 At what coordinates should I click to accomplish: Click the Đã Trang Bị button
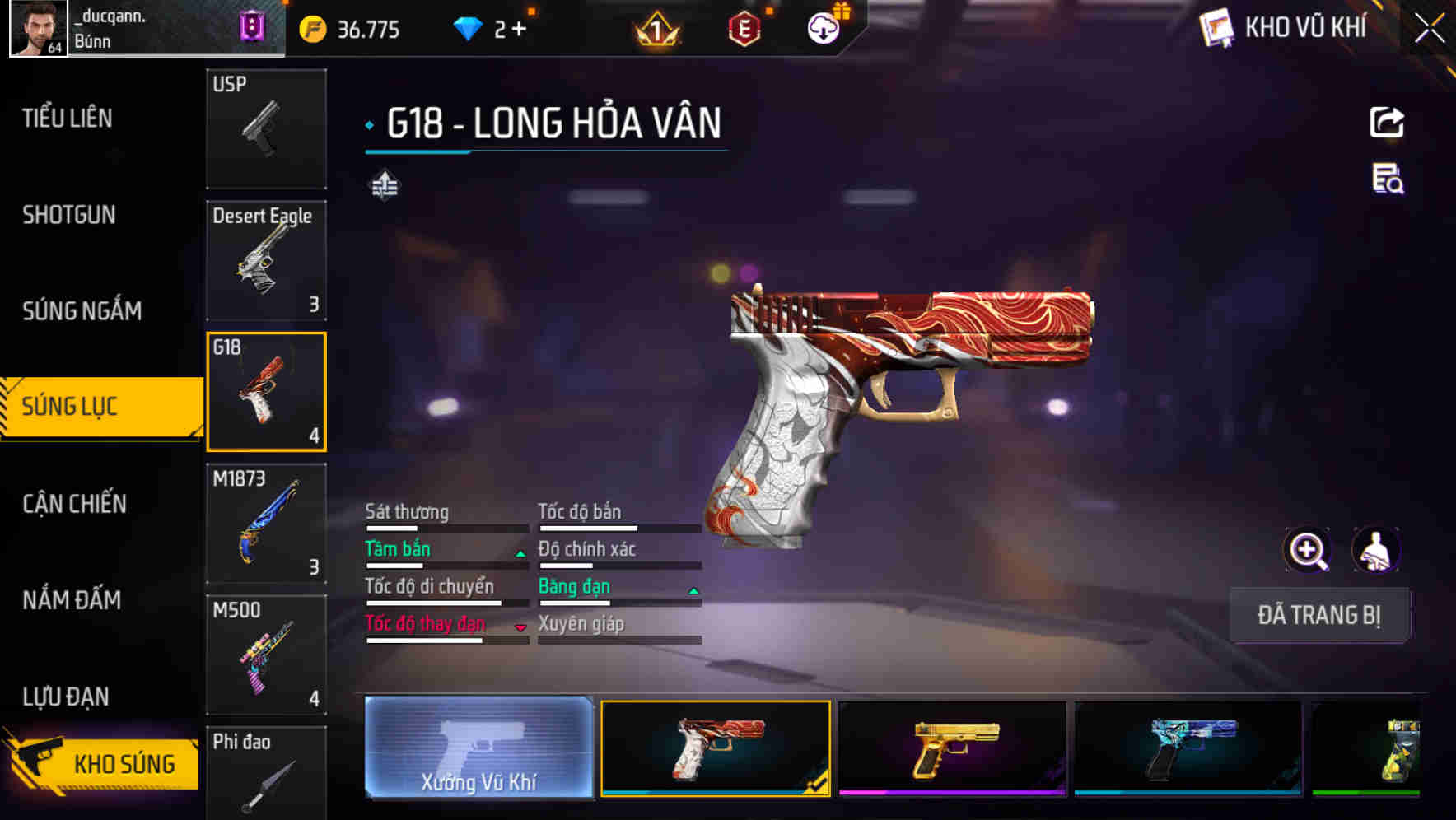pyautogui.click(x=1318, y=615)
